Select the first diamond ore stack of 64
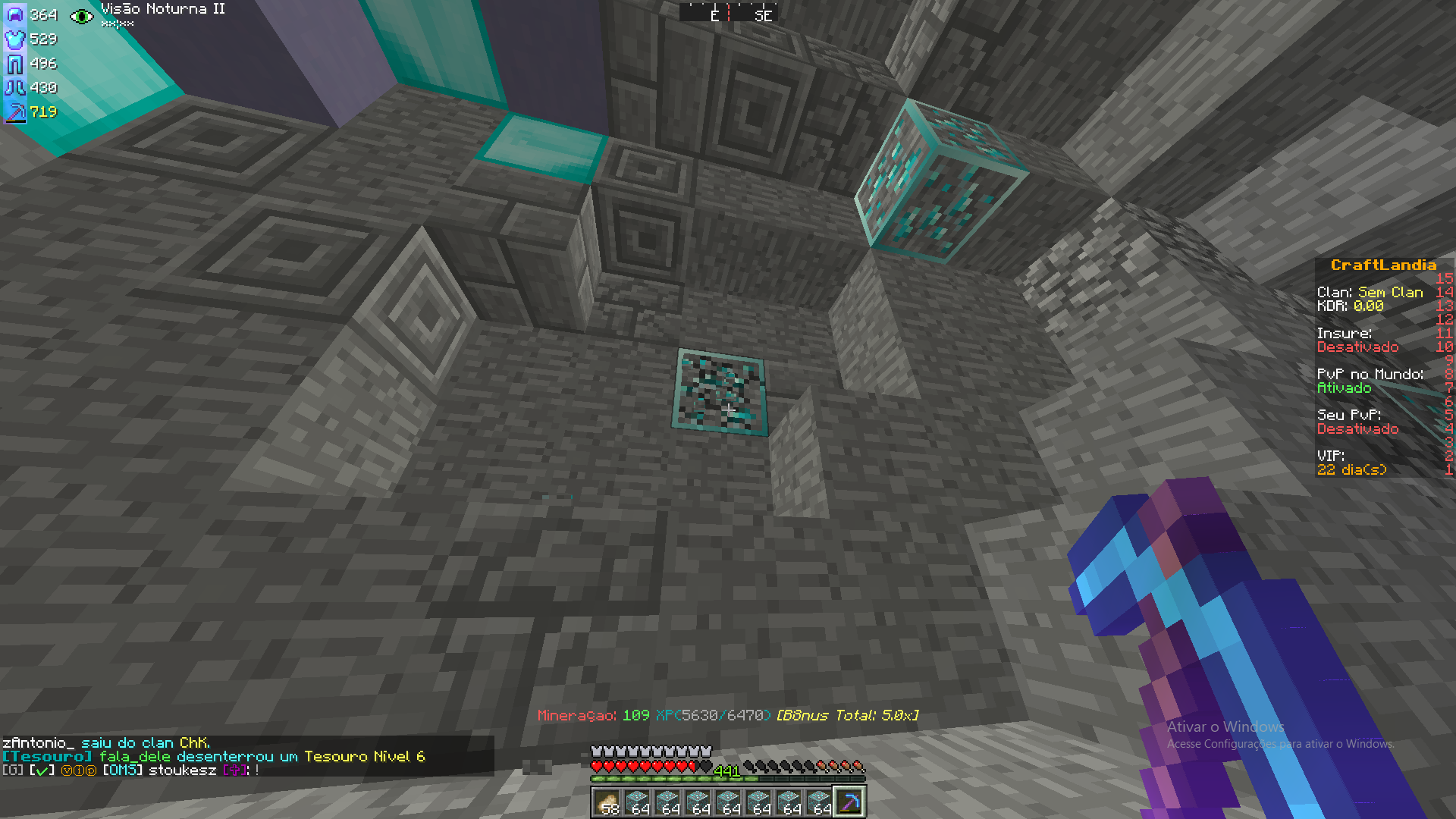 click(x=637, y=802)
